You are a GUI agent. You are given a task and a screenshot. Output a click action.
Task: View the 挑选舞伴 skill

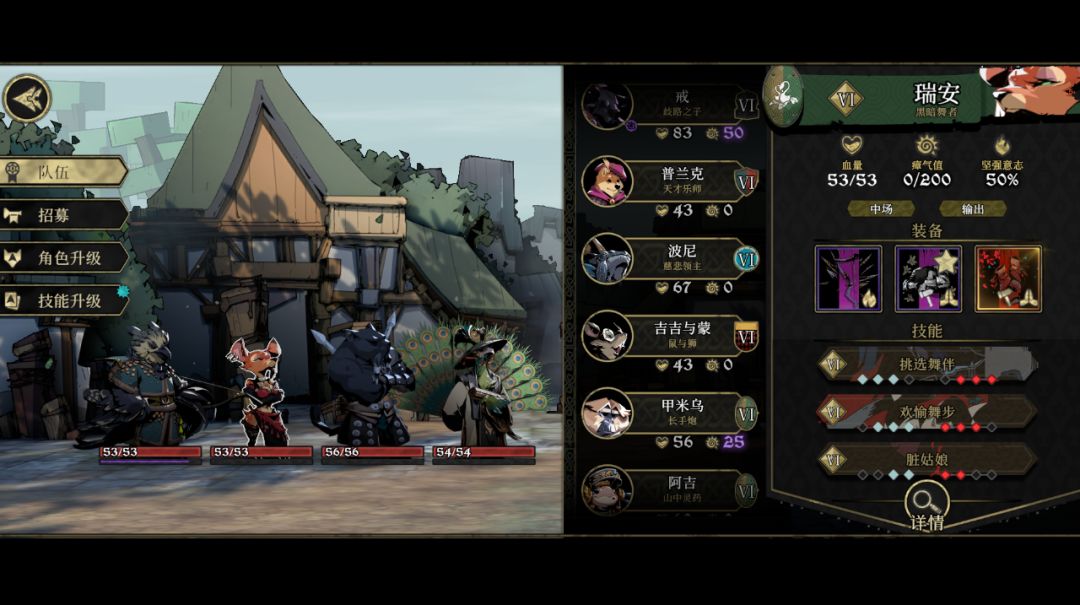point(926,366)
